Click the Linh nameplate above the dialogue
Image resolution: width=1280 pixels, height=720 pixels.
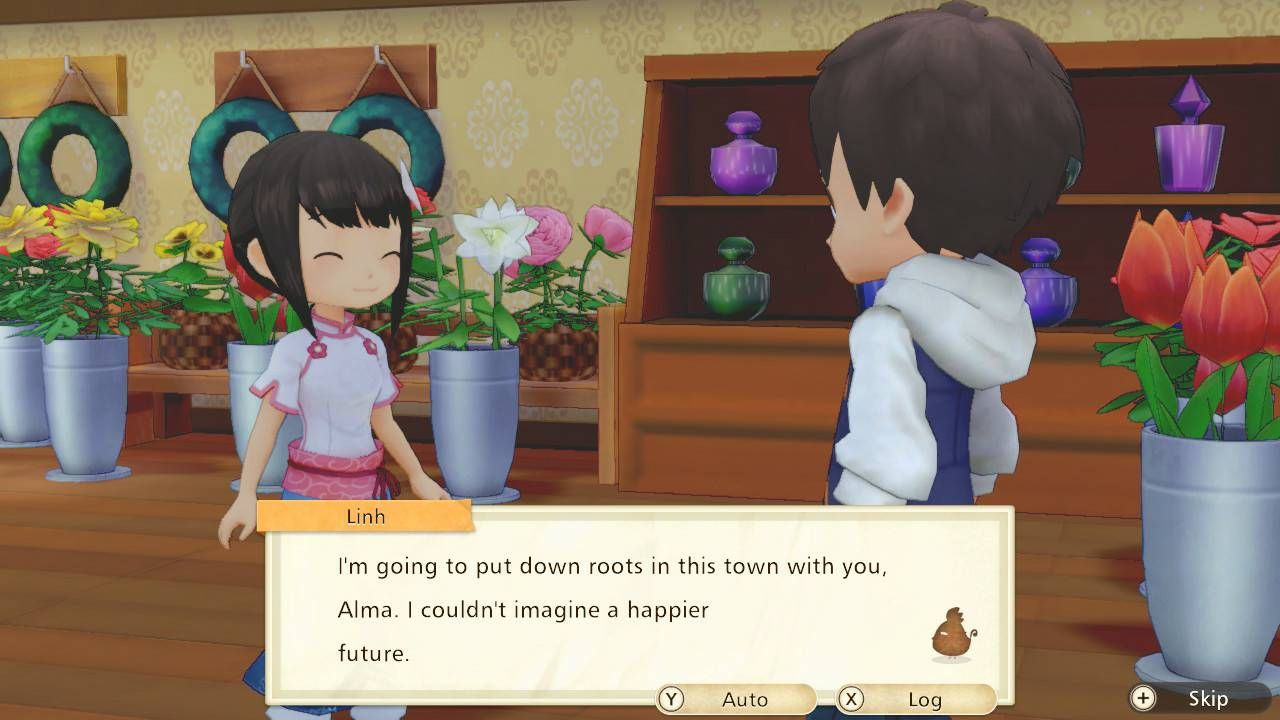pyautogui.click(x=365, y=517)
